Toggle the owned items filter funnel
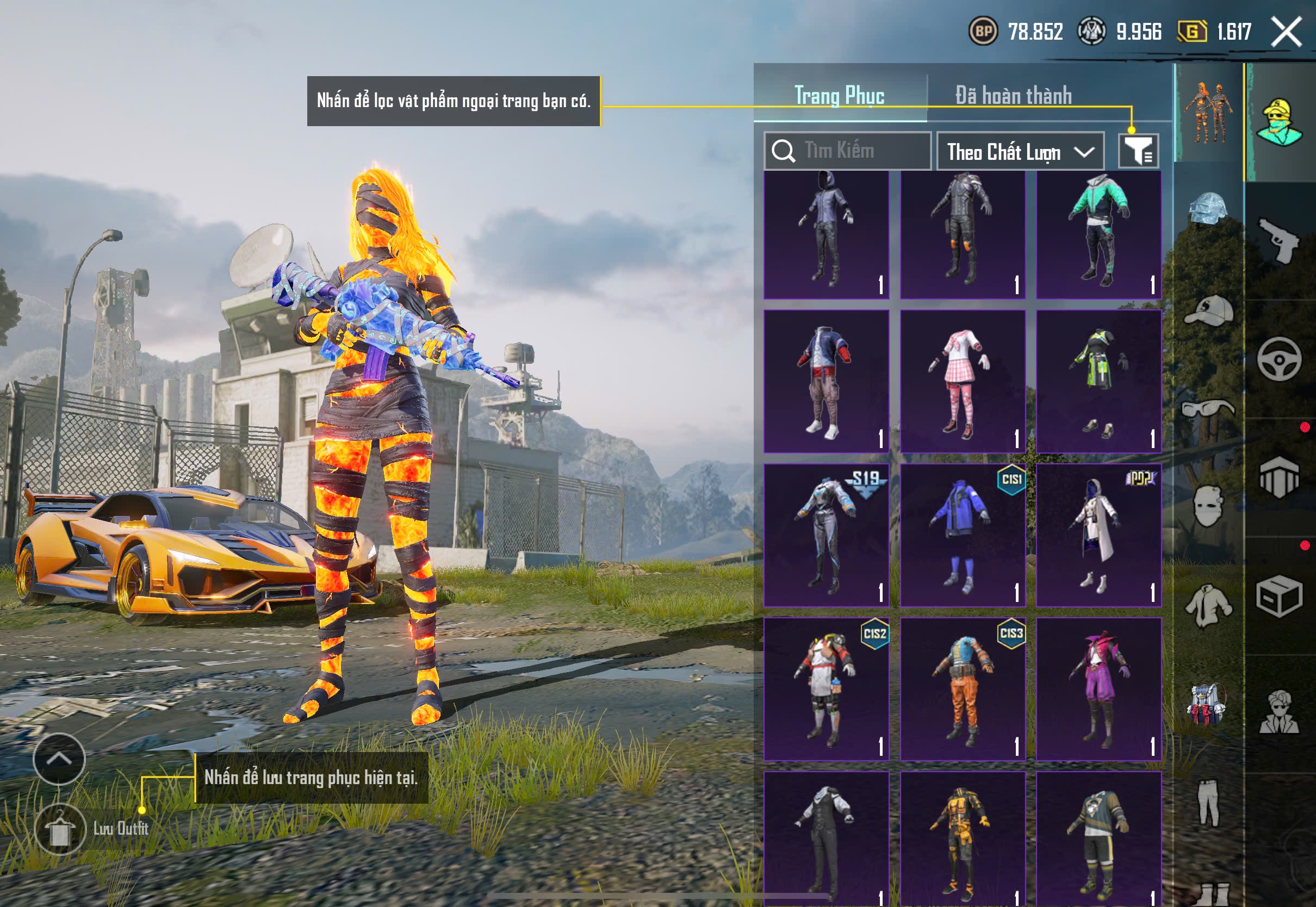The width and height of the screenshot is (1316, 907). pos(1138,151)
